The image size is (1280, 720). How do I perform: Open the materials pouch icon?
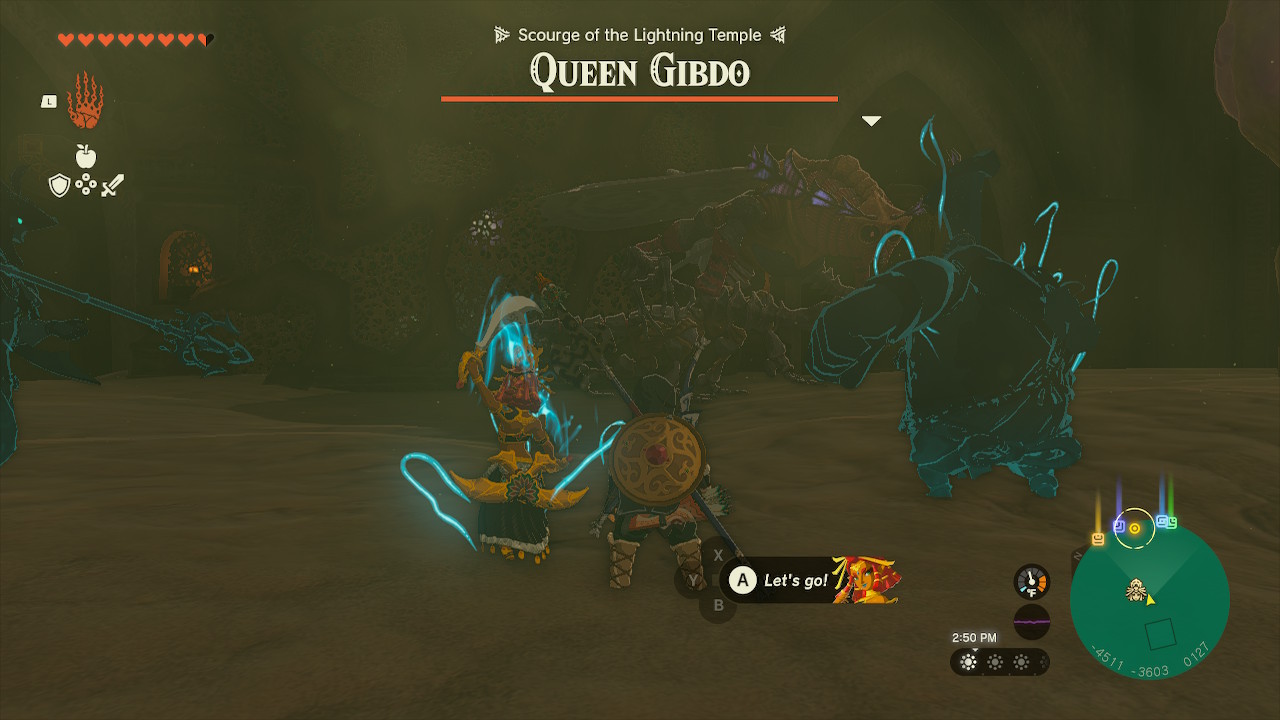(x=86, y=184)
